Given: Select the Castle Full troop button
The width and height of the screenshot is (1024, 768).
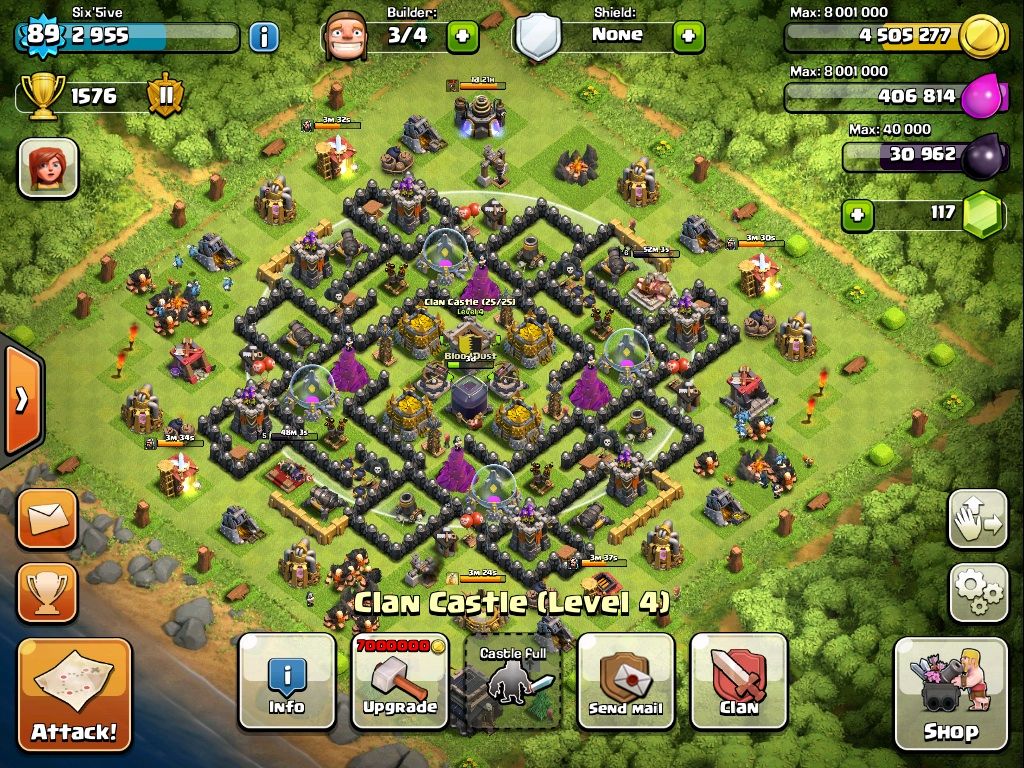Looking at the screenshot, I should tap(514, 681).
